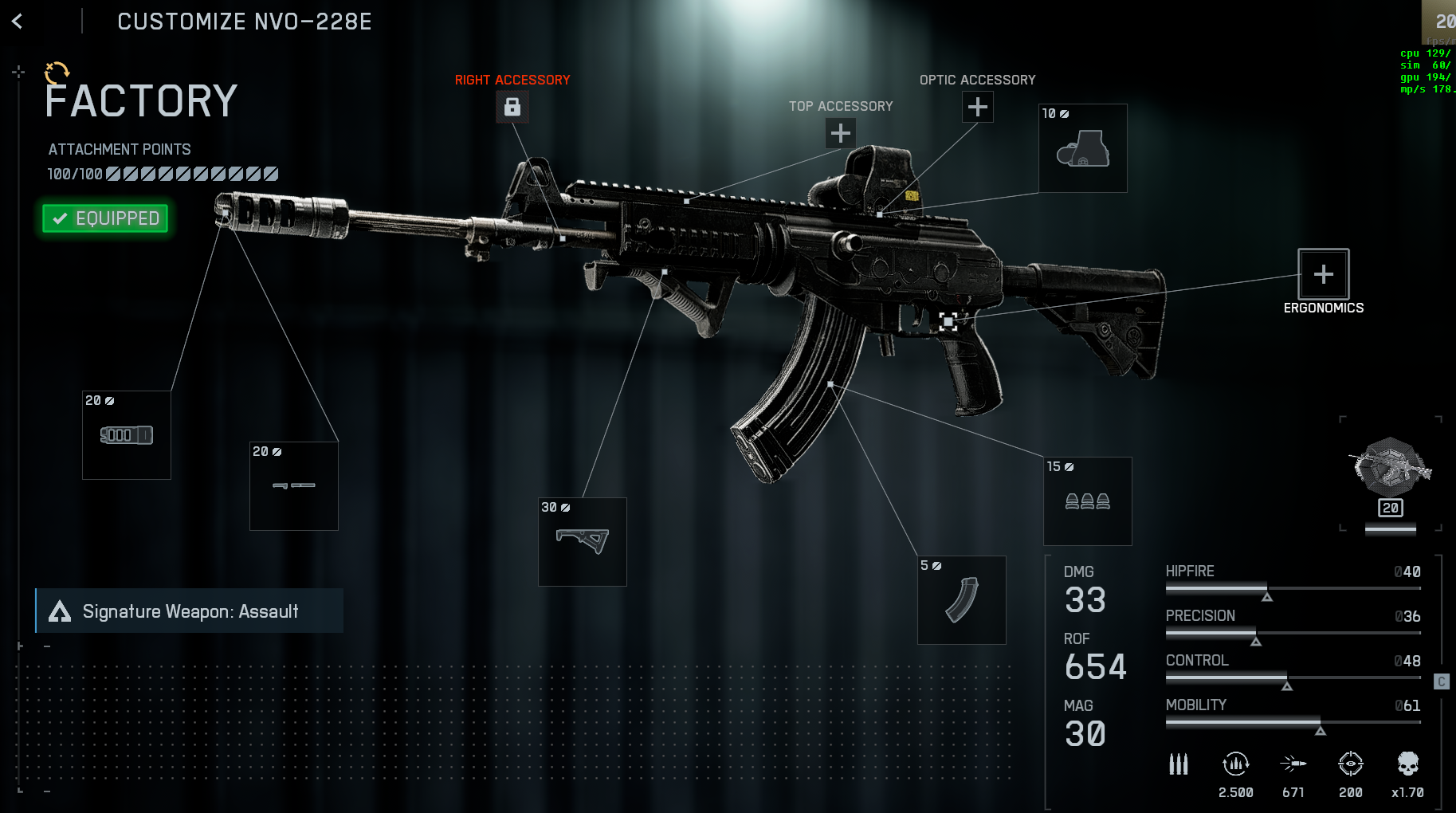Viewport: 1456px width, 813px height.
Task: Select the curved magazine attachment icon
Action: pos(961,600)
